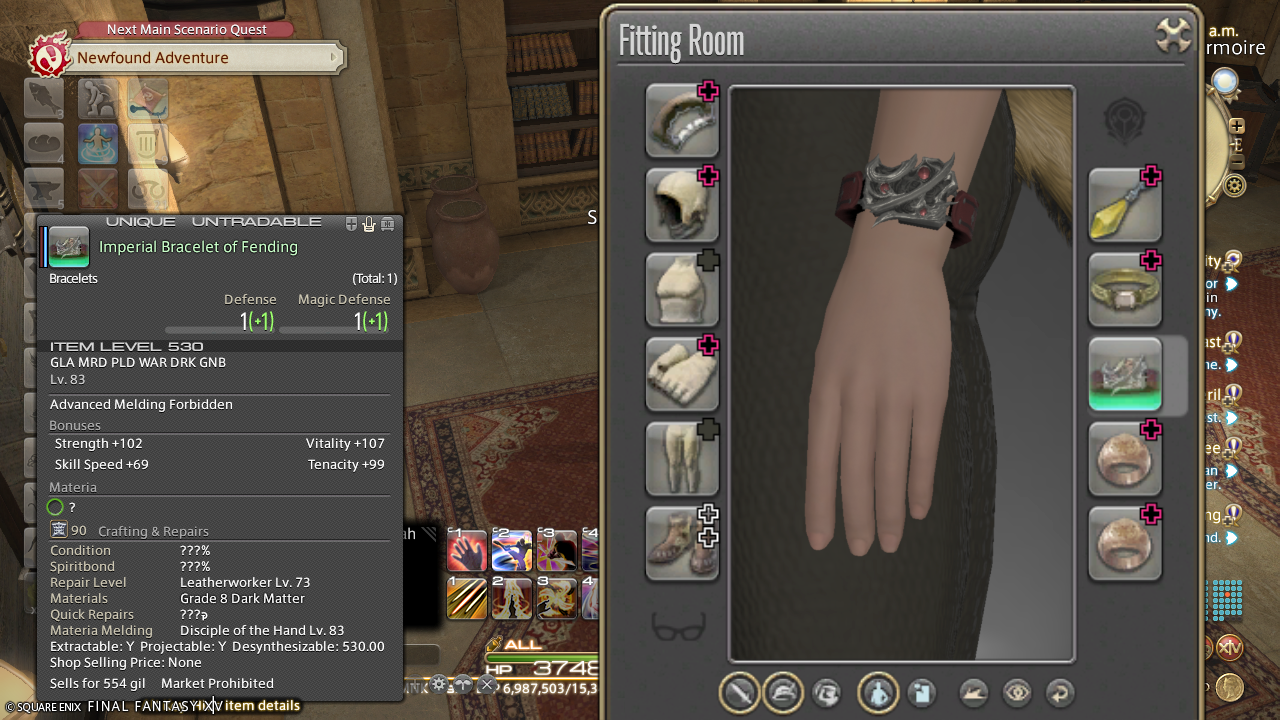Pick the white trousers legs slot
The image size is (1280, 720).
point(681,459)
